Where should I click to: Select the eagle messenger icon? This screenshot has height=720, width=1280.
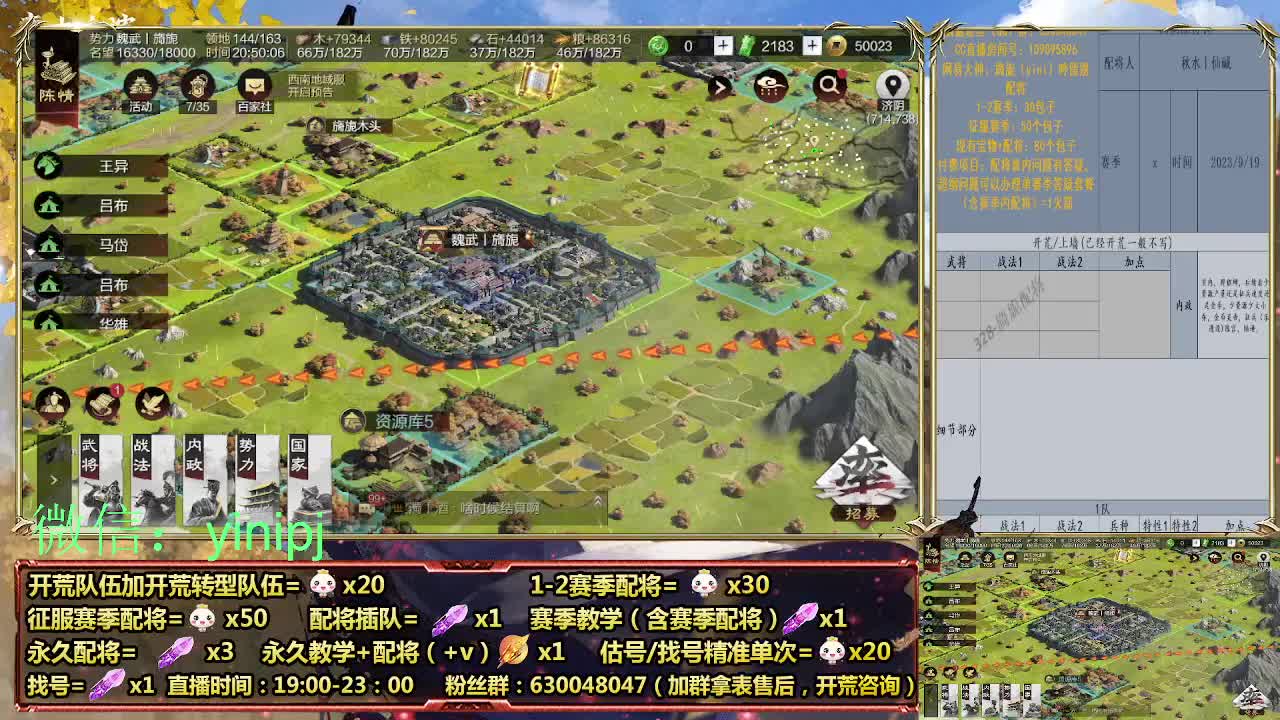[152, 402]
